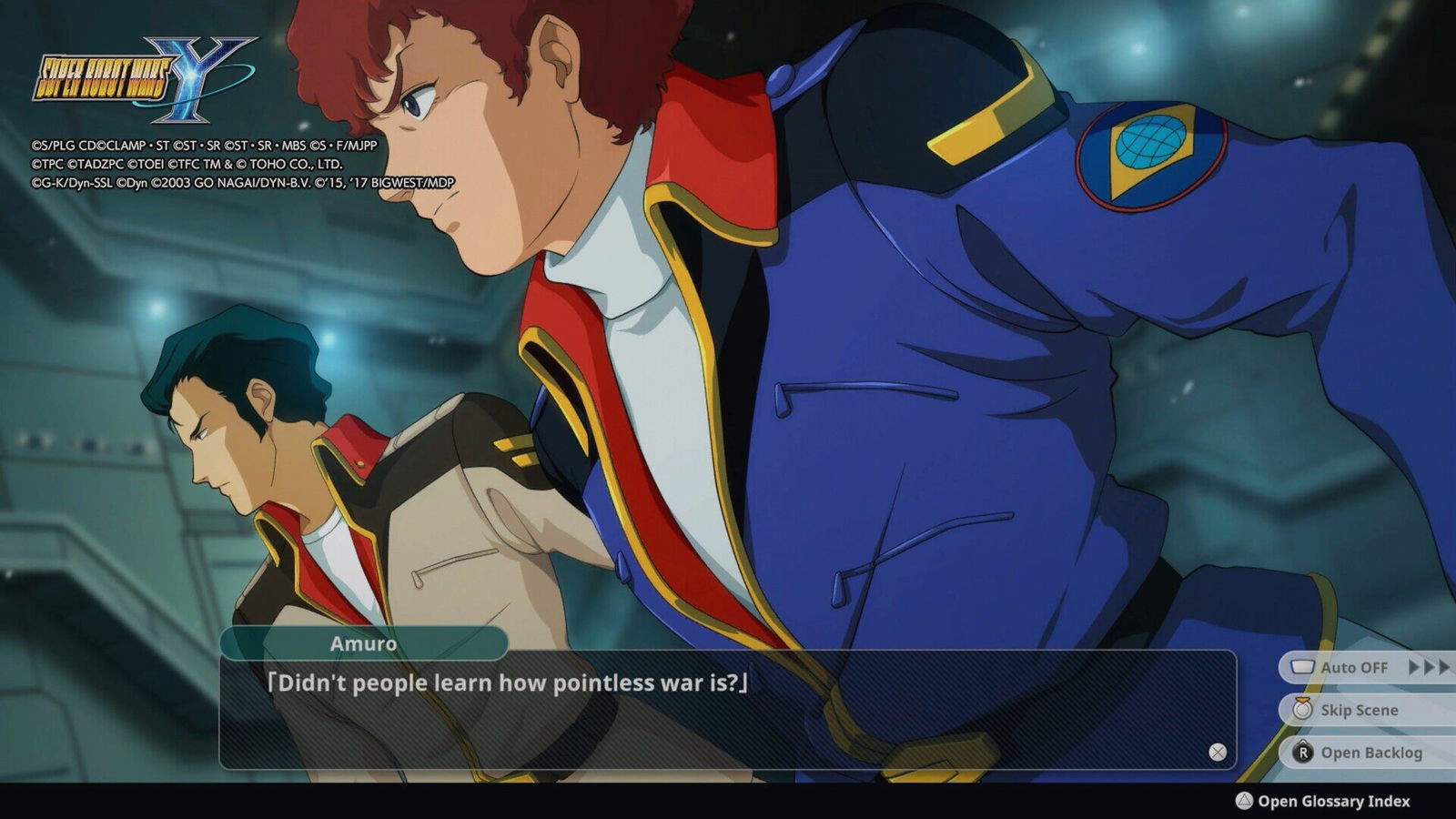Enable scene auto-advance via Auto OFF control

coord(1353,667)
